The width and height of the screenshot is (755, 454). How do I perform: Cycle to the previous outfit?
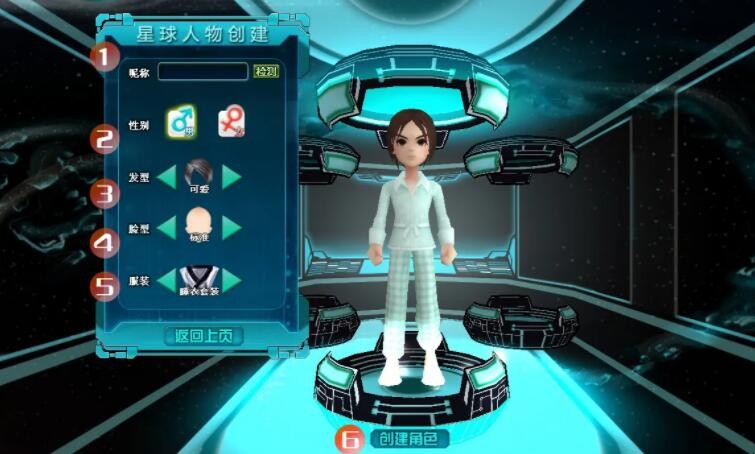point(166,280)
